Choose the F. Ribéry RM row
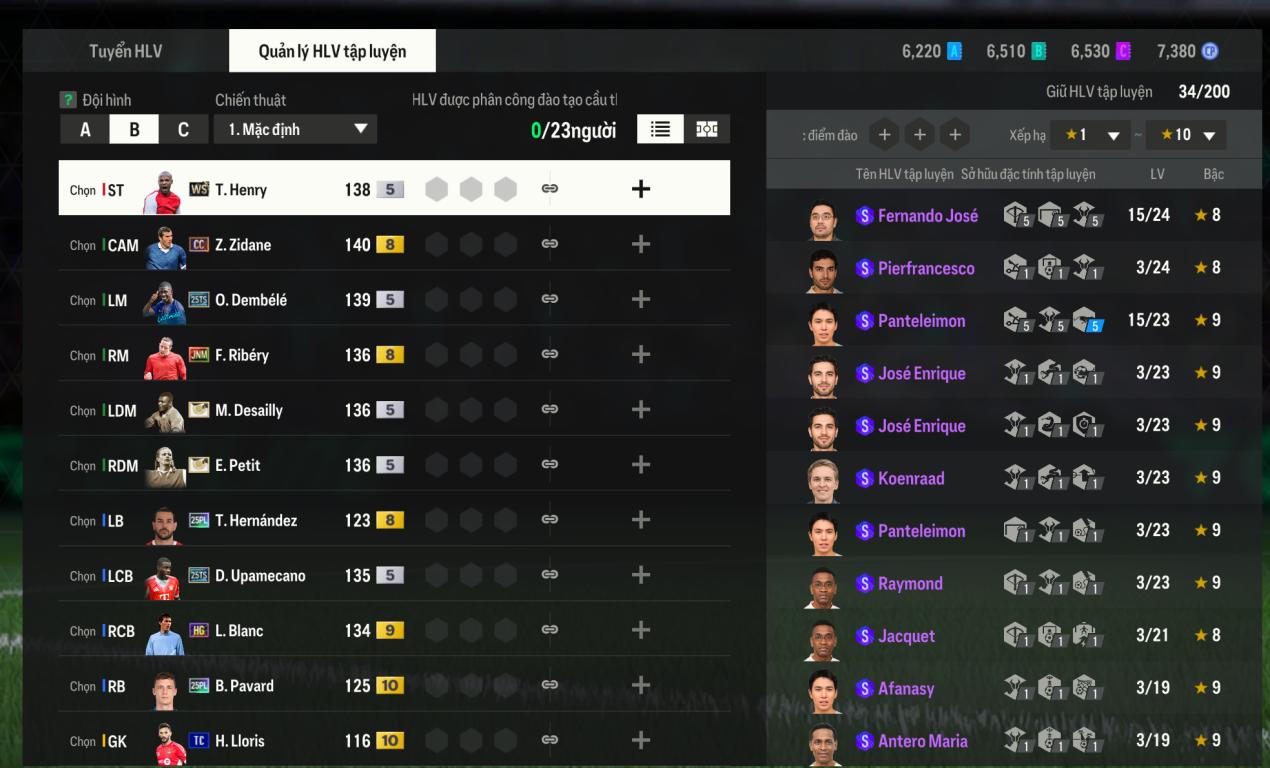 pyautogui.click(x=240, y=355)
